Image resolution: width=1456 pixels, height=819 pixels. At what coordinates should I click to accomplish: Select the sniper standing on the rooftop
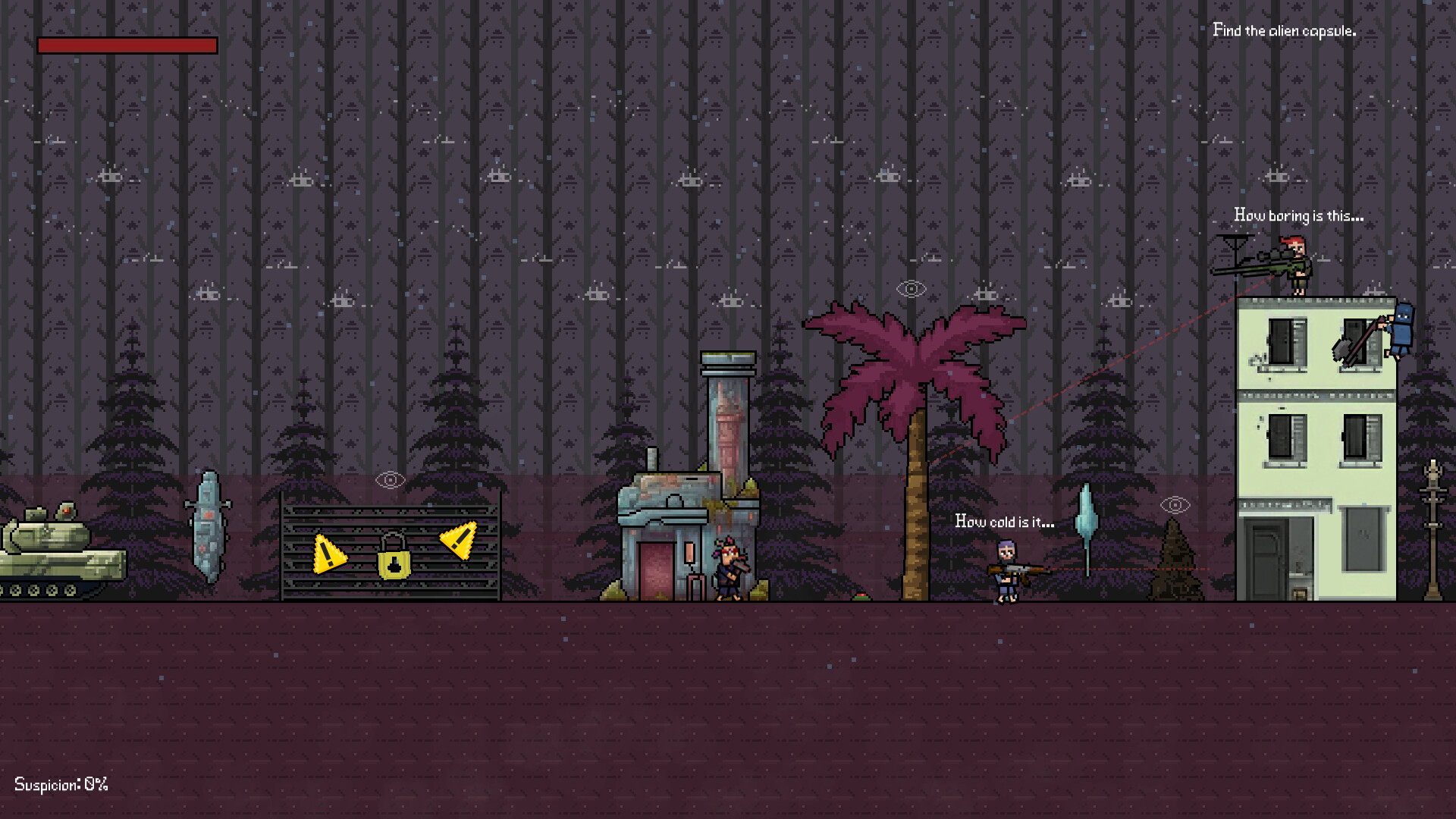coord(1299,266)
